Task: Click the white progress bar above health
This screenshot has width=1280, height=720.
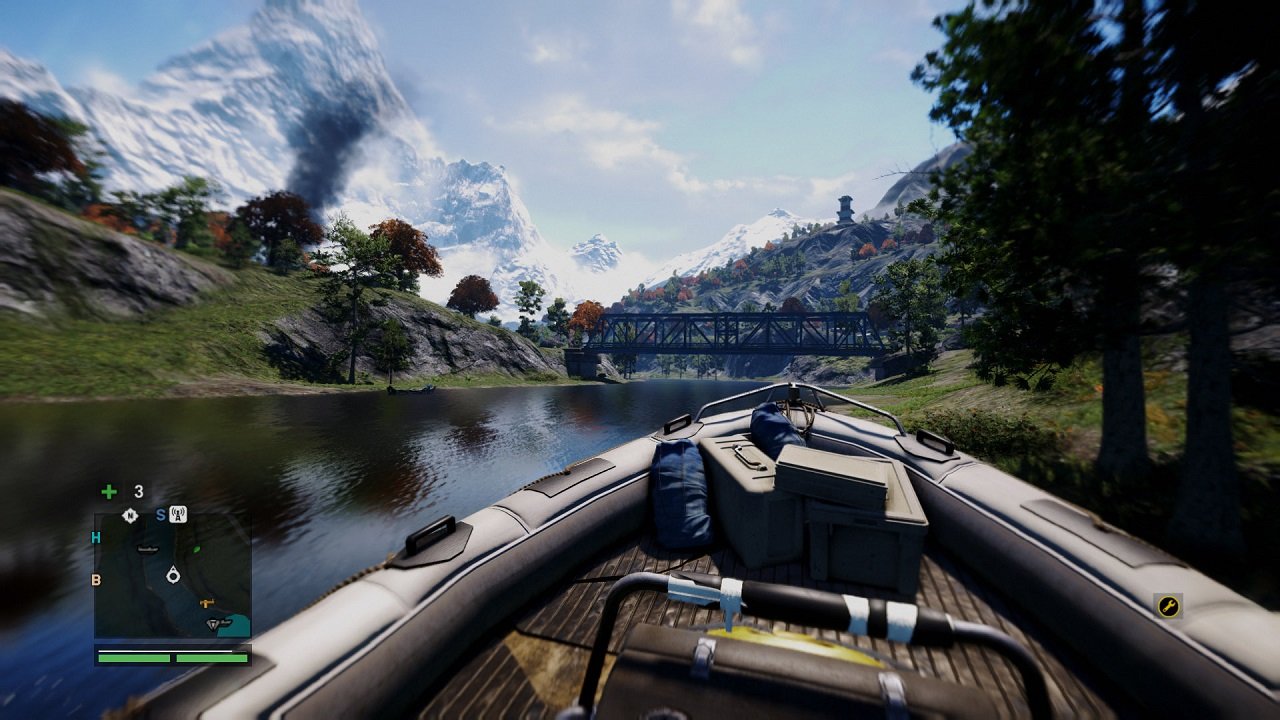Action: point(163,650)
